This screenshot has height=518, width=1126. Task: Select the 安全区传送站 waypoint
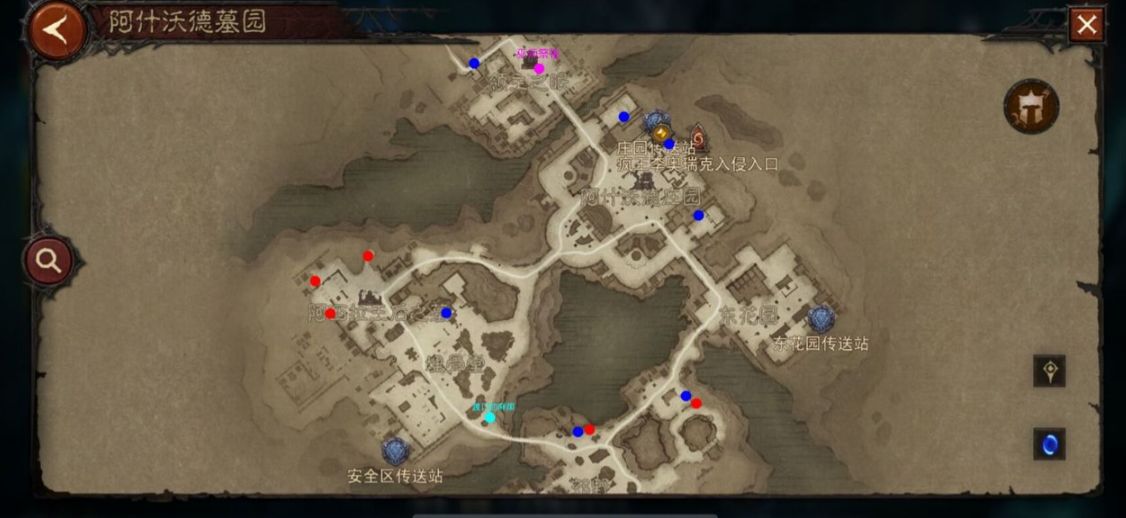click(395, 452)
